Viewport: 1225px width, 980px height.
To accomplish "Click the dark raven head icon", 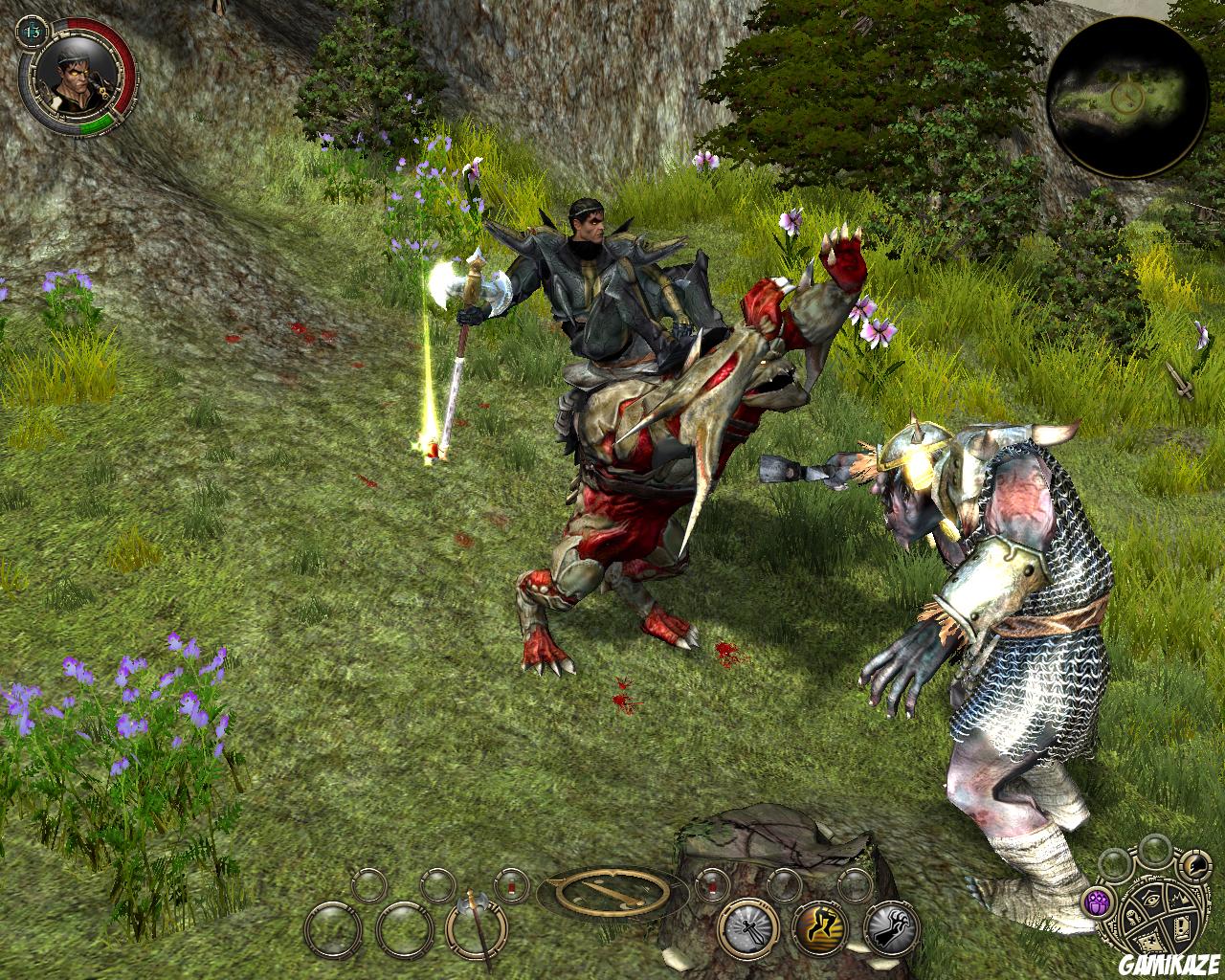I will click(x=1195, y=865).
